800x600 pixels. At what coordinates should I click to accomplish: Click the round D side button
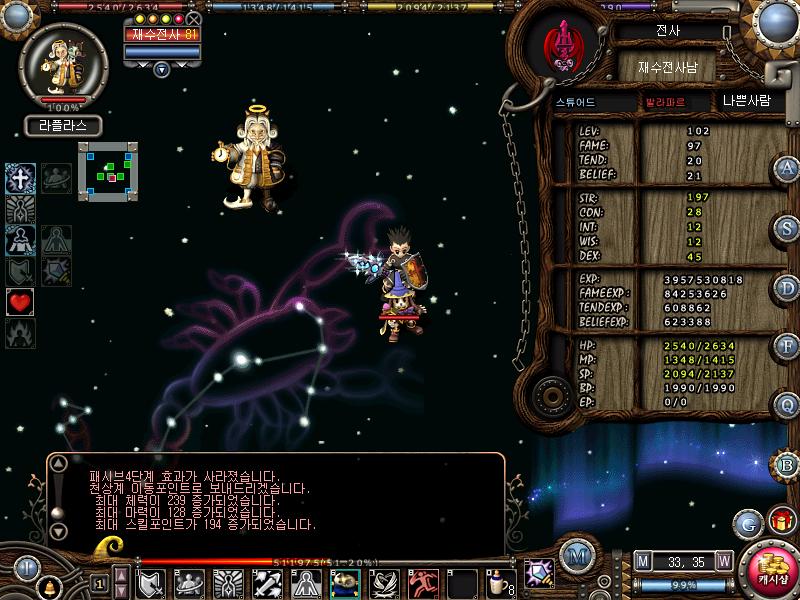[x=788, y=287]
